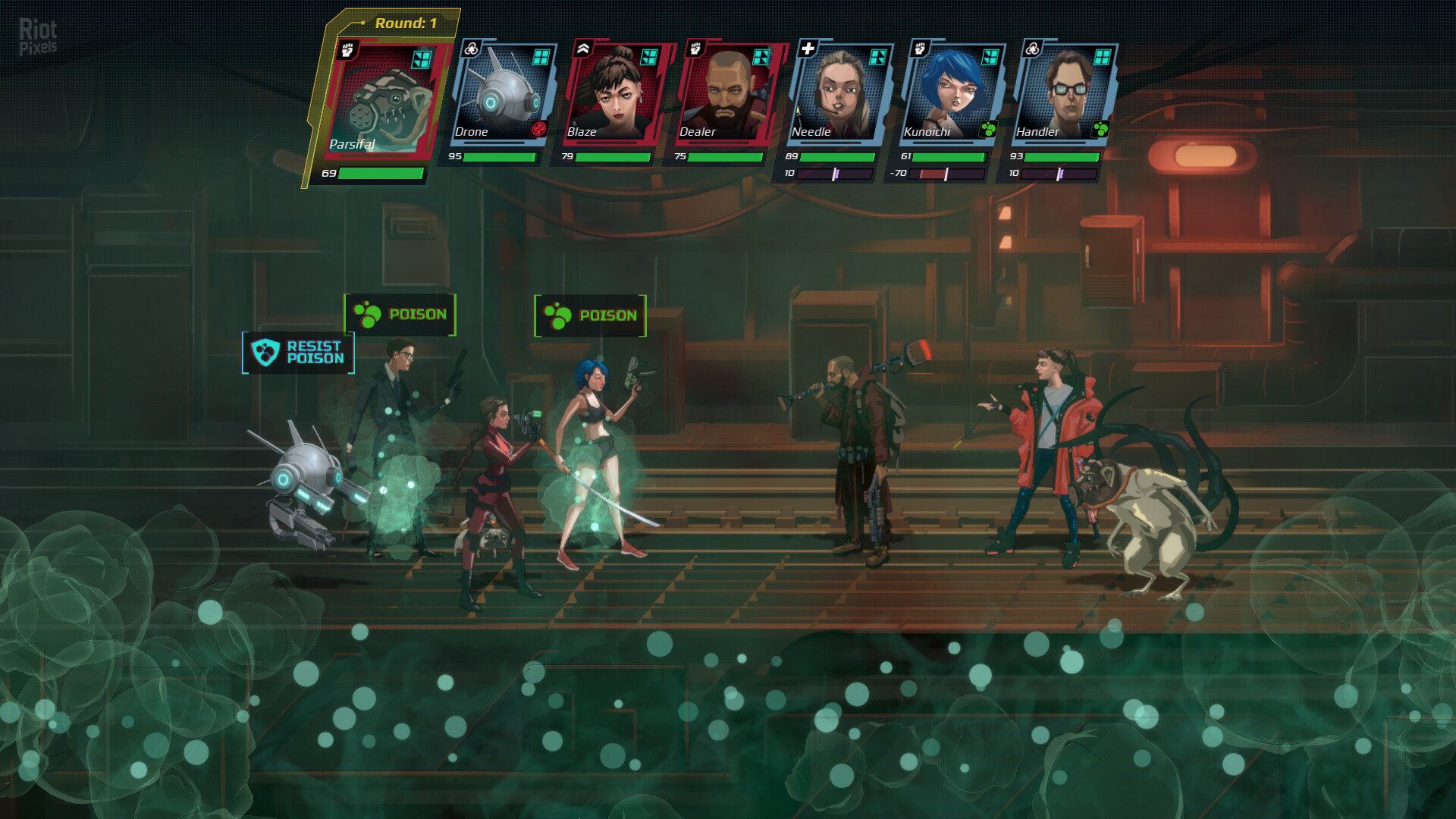Click the Drone portrait card
The image size is (1456, 819).
coord(500,93)
